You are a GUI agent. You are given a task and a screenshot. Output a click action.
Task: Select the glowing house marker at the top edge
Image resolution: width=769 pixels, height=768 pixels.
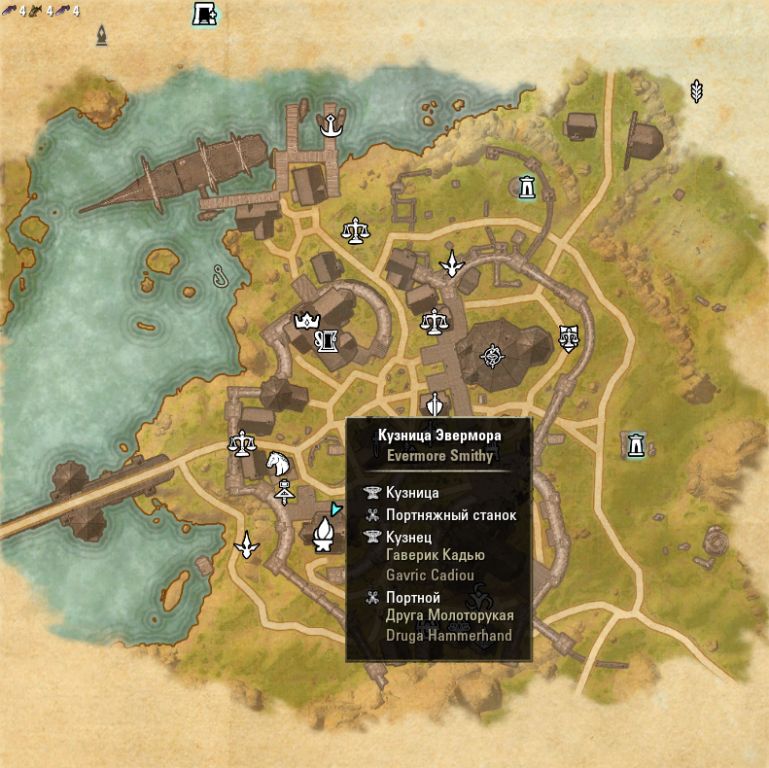[205, 14]
